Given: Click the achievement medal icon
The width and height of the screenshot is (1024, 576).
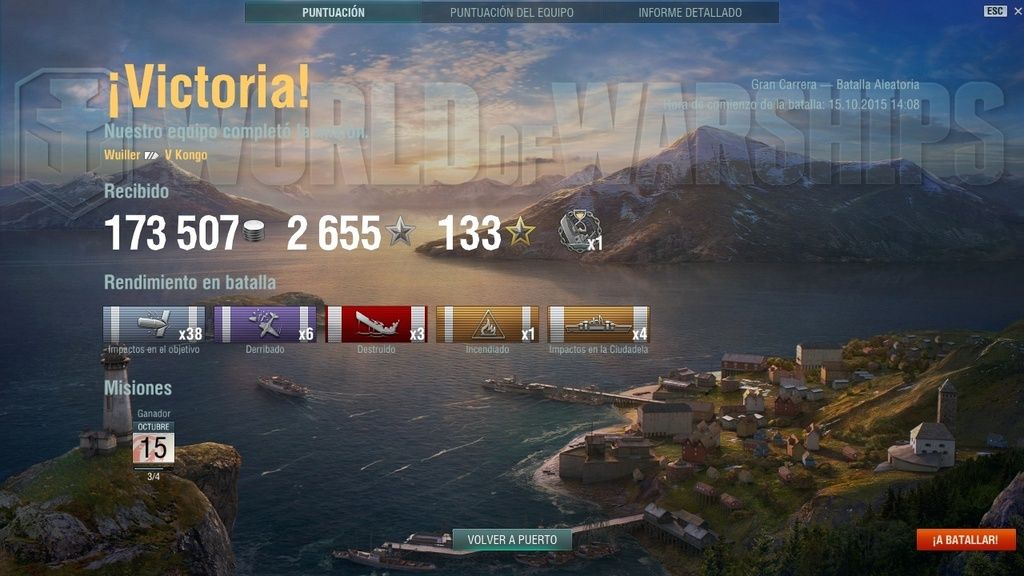Looking at the screenshot, I should pos(576,229).
